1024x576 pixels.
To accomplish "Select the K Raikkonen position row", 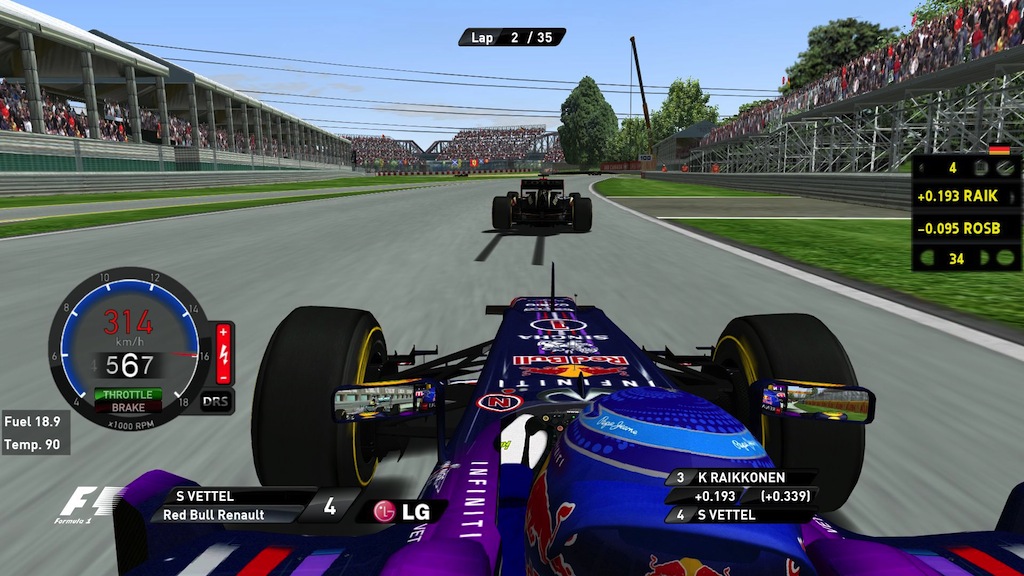I will pos(741,478).
